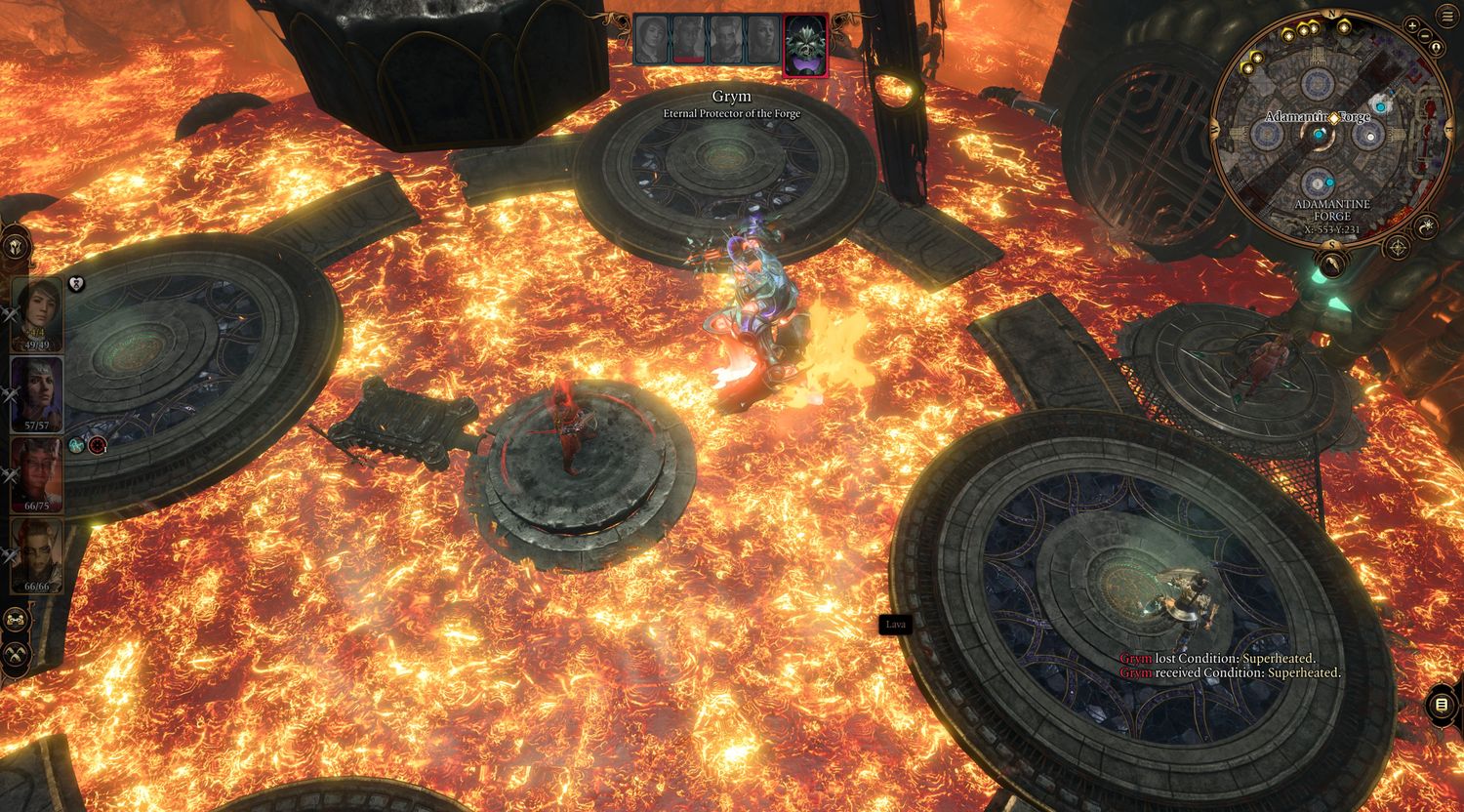Toggle the group mode chain-link button
The height and width of the screenshot is (812, 1464).
(17, 620)
